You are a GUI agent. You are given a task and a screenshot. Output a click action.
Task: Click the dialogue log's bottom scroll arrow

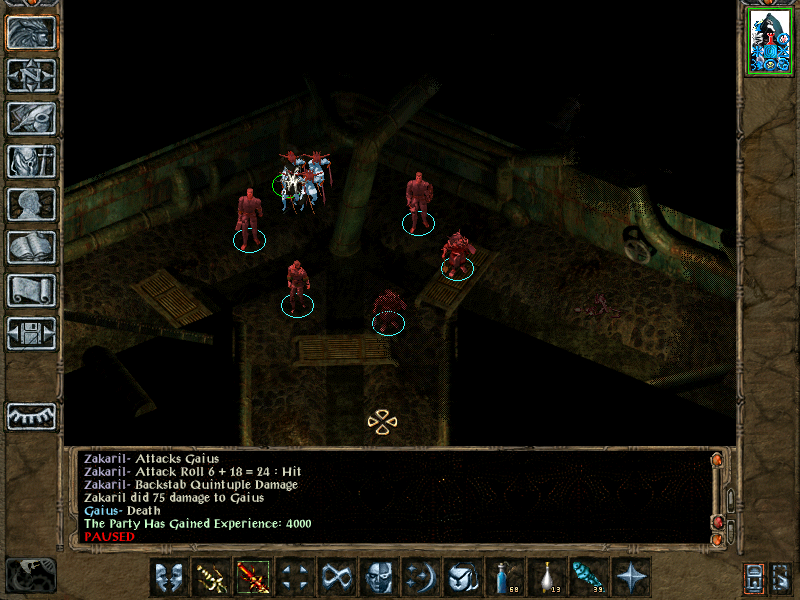click(717, 541)
